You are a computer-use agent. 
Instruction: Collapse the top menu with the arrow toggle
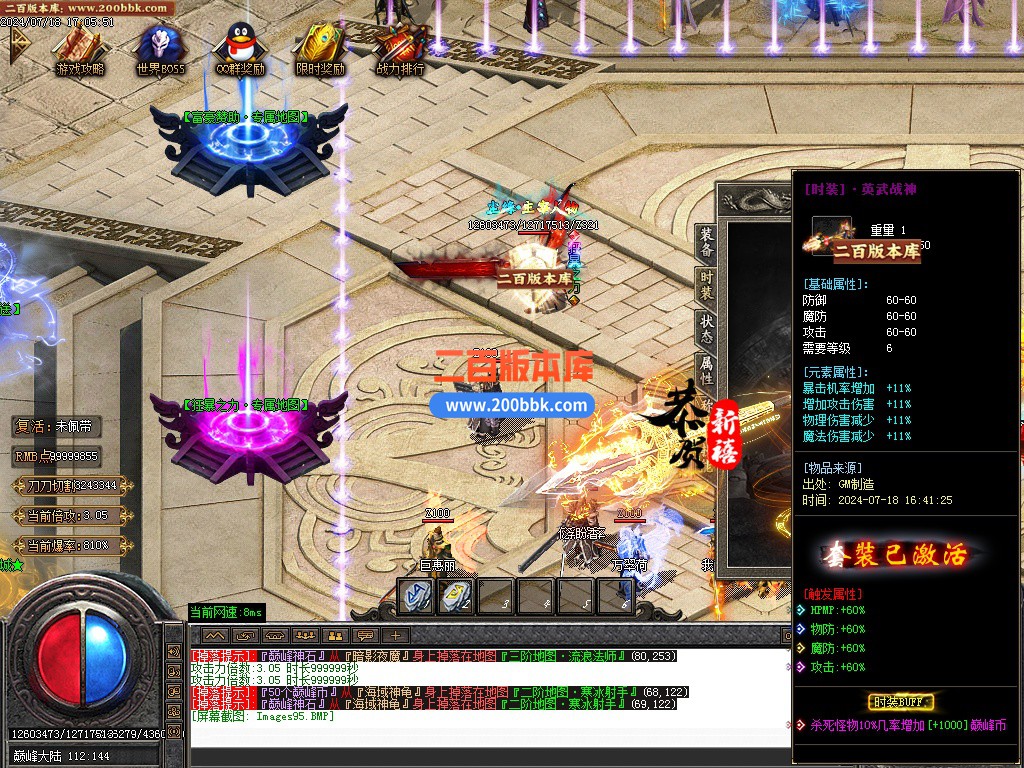[18, 43]
